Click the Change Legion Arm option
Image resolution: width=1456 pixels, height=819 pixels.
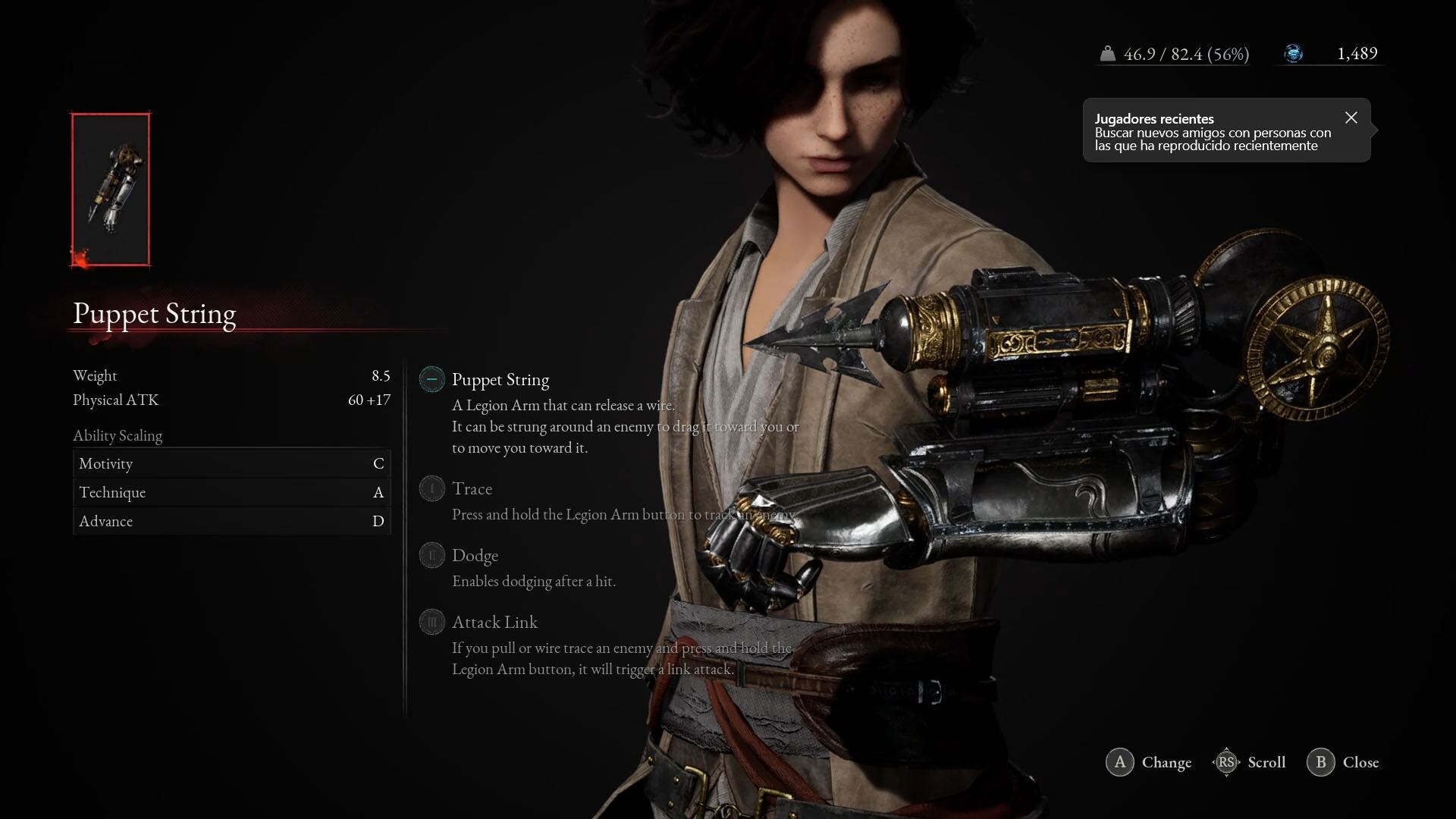(1149, 762)
